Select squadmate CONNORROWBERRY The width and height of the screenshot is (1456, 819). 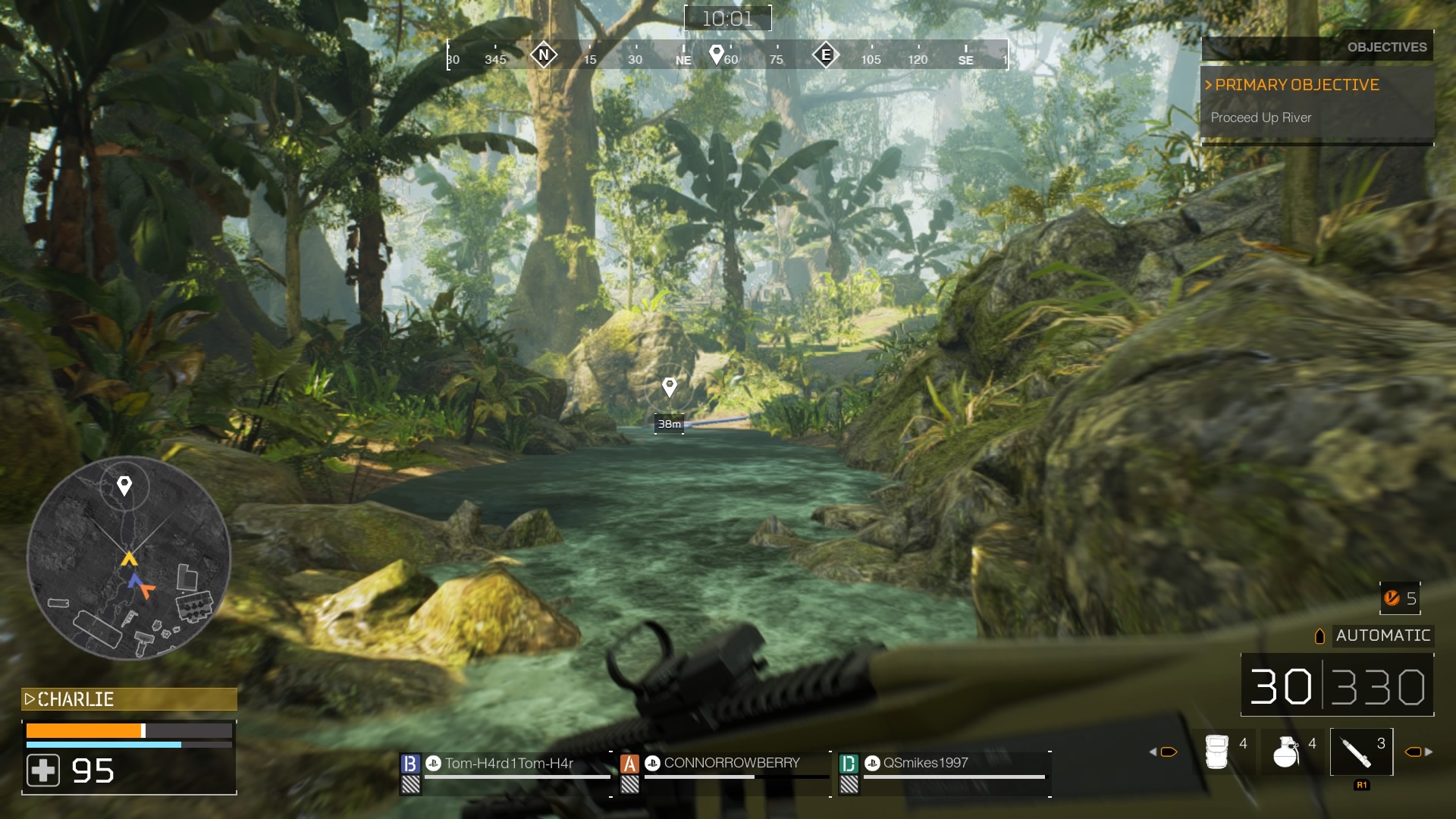click(x=731, y=763)
